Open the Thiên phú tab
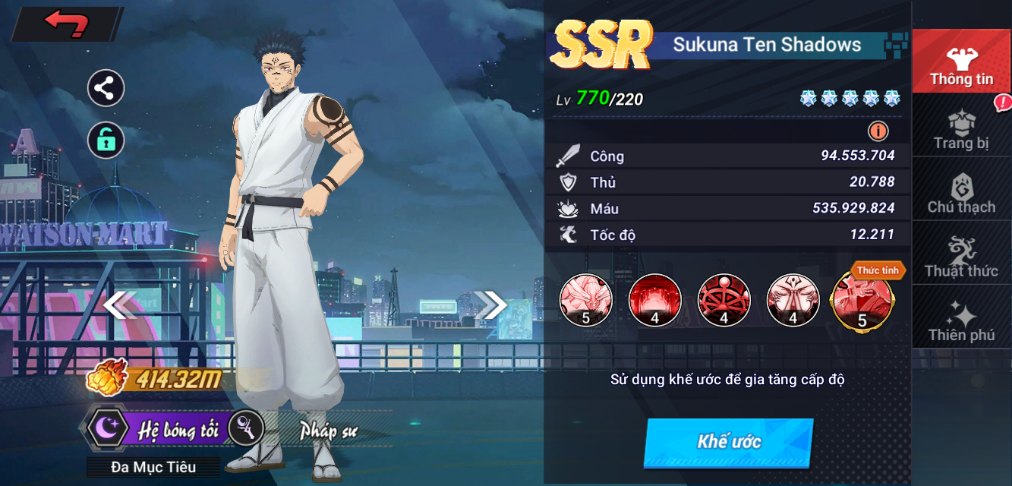1012x486 pixels. click(961, 320)
